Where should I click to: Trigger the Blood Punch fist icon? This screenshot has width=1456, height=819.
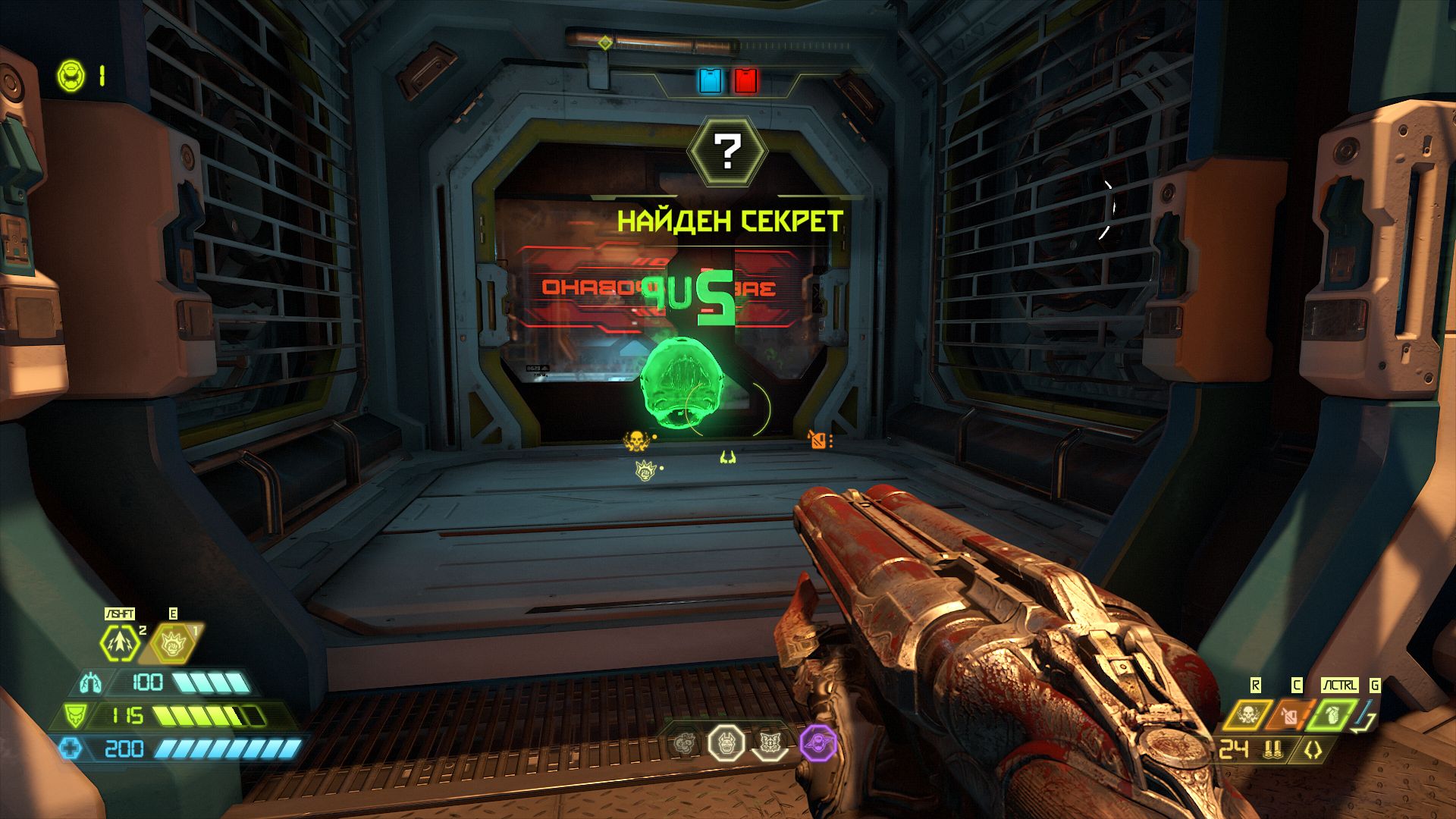[172, 643]
